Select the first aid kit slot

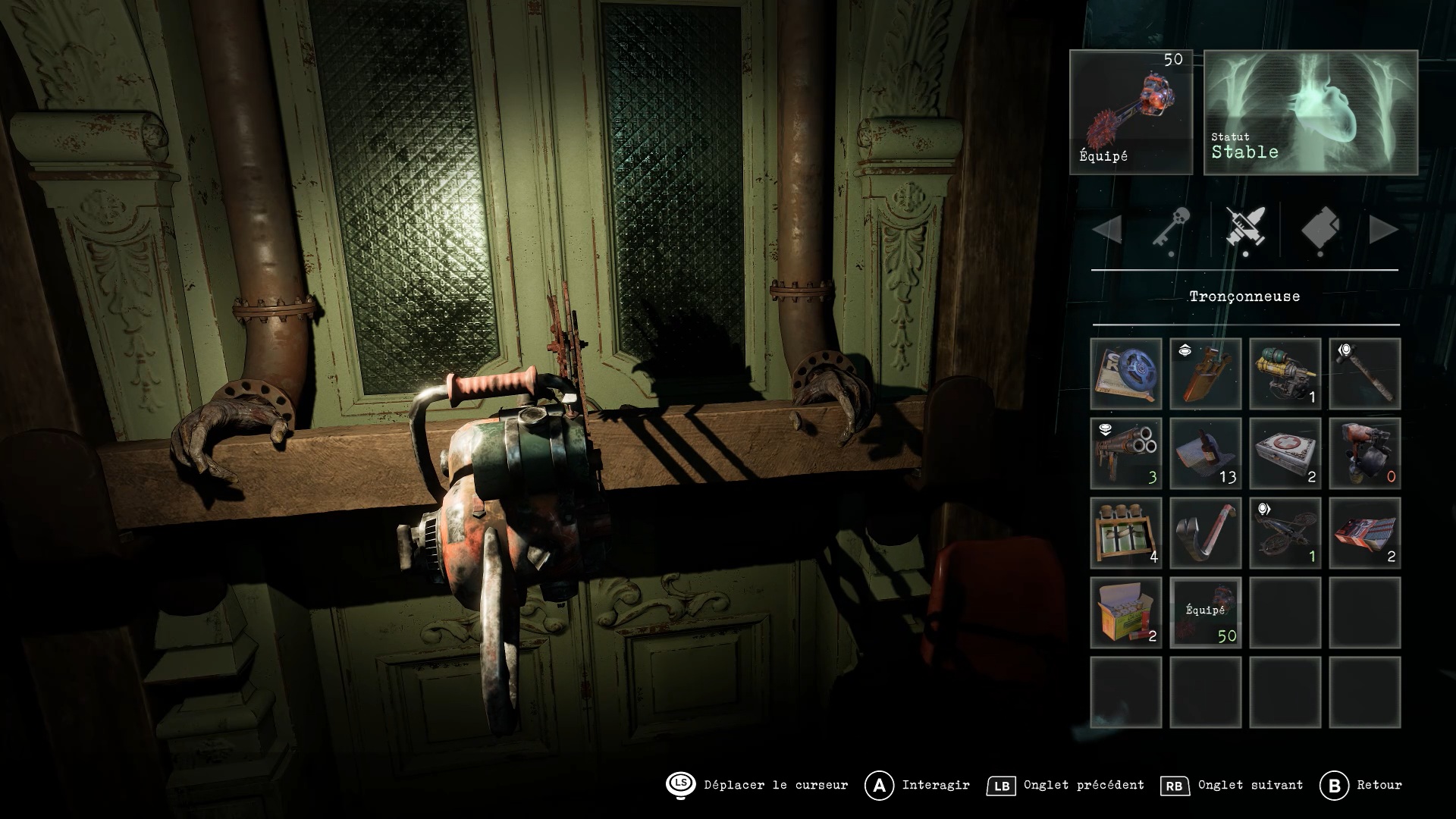(1285, 453)
